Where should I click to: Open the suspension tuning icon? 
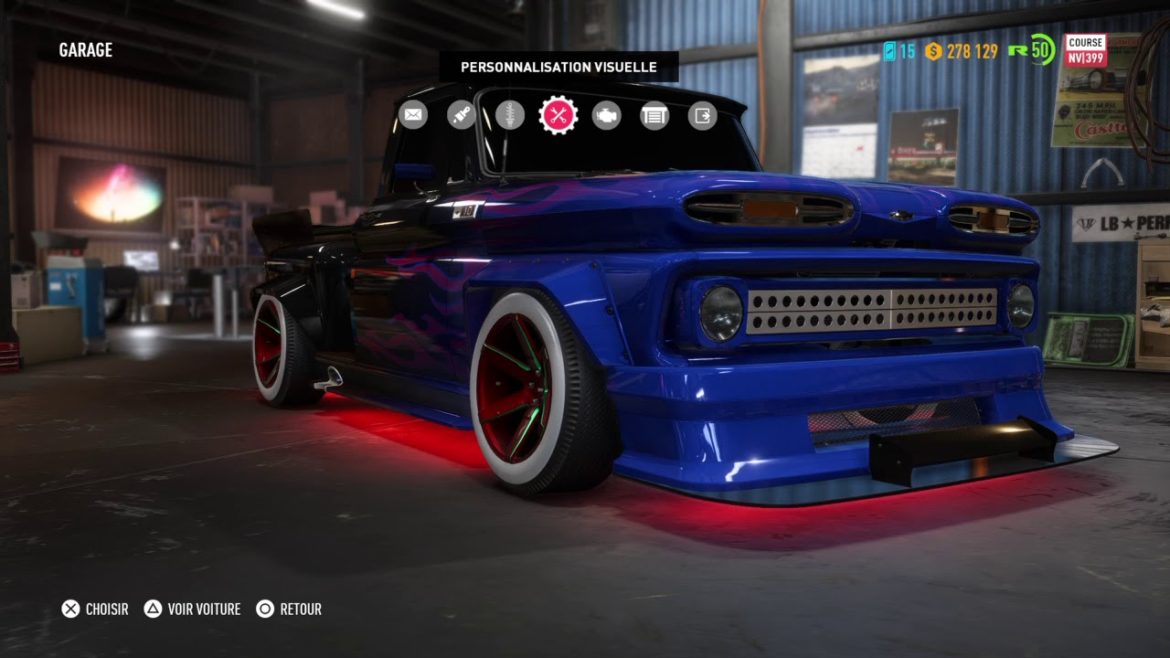point(510,115)
